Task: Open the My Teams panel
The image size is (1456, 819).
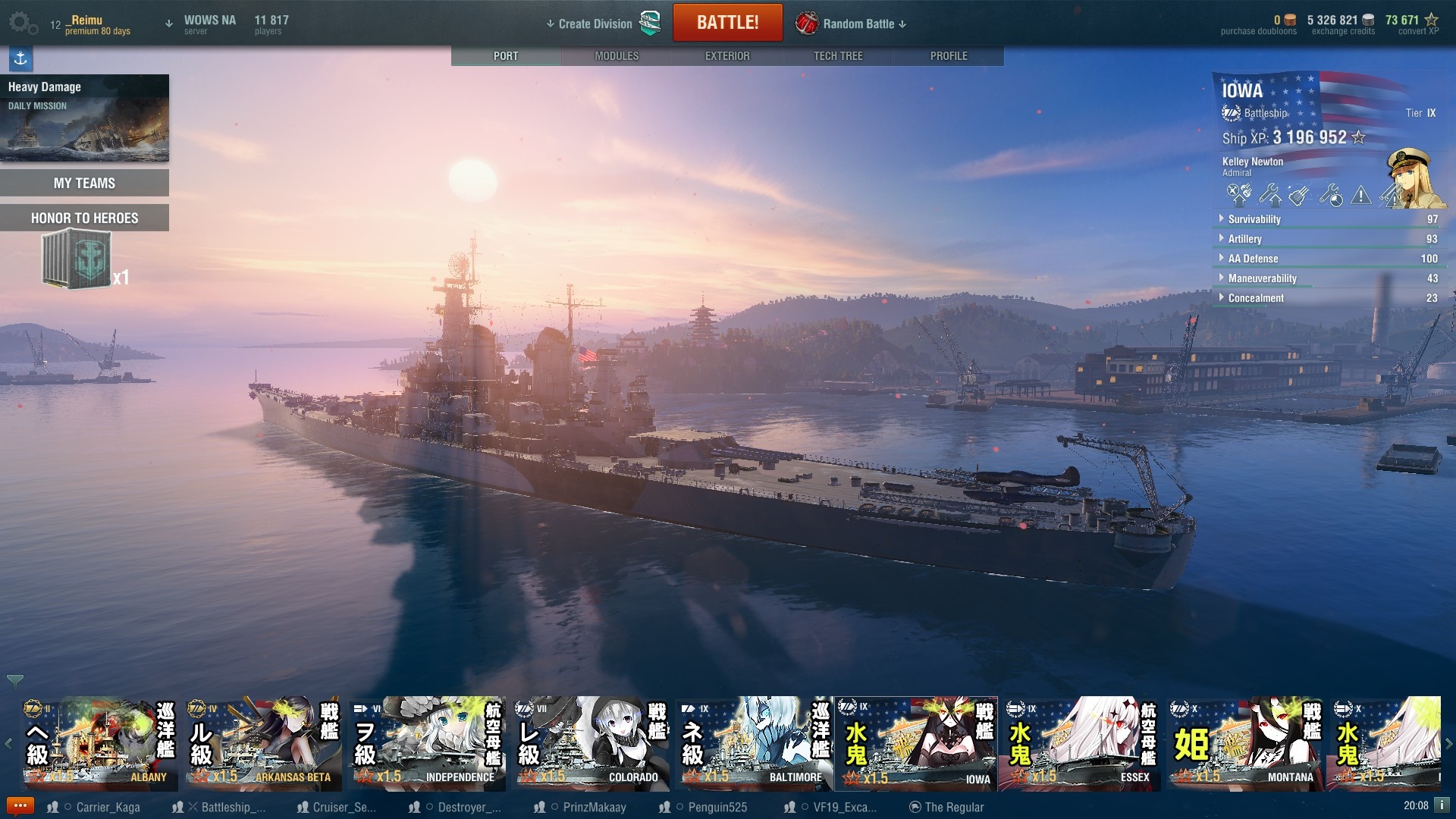Action: 84,183
